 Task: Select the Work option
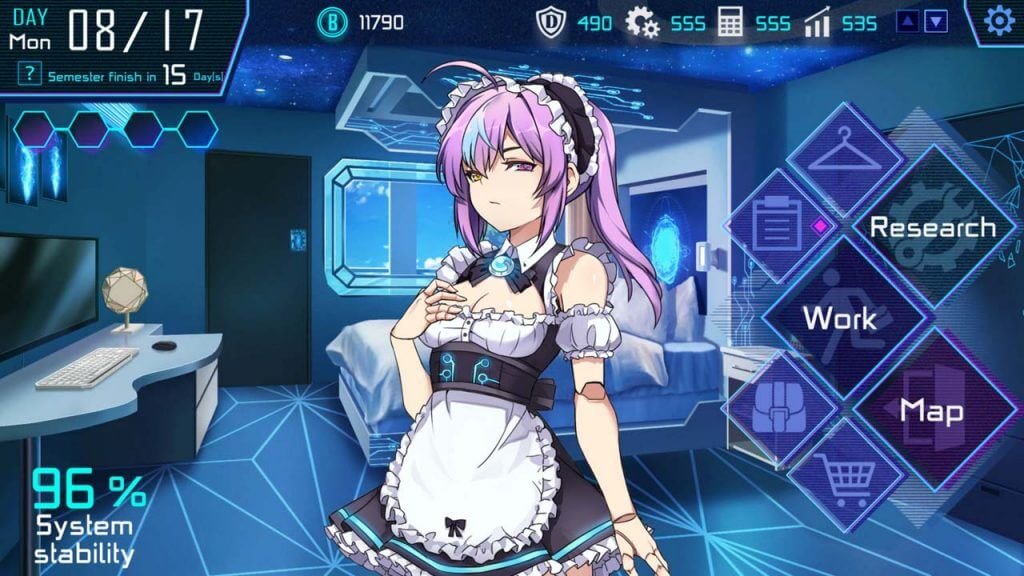(x=840, y=318)
